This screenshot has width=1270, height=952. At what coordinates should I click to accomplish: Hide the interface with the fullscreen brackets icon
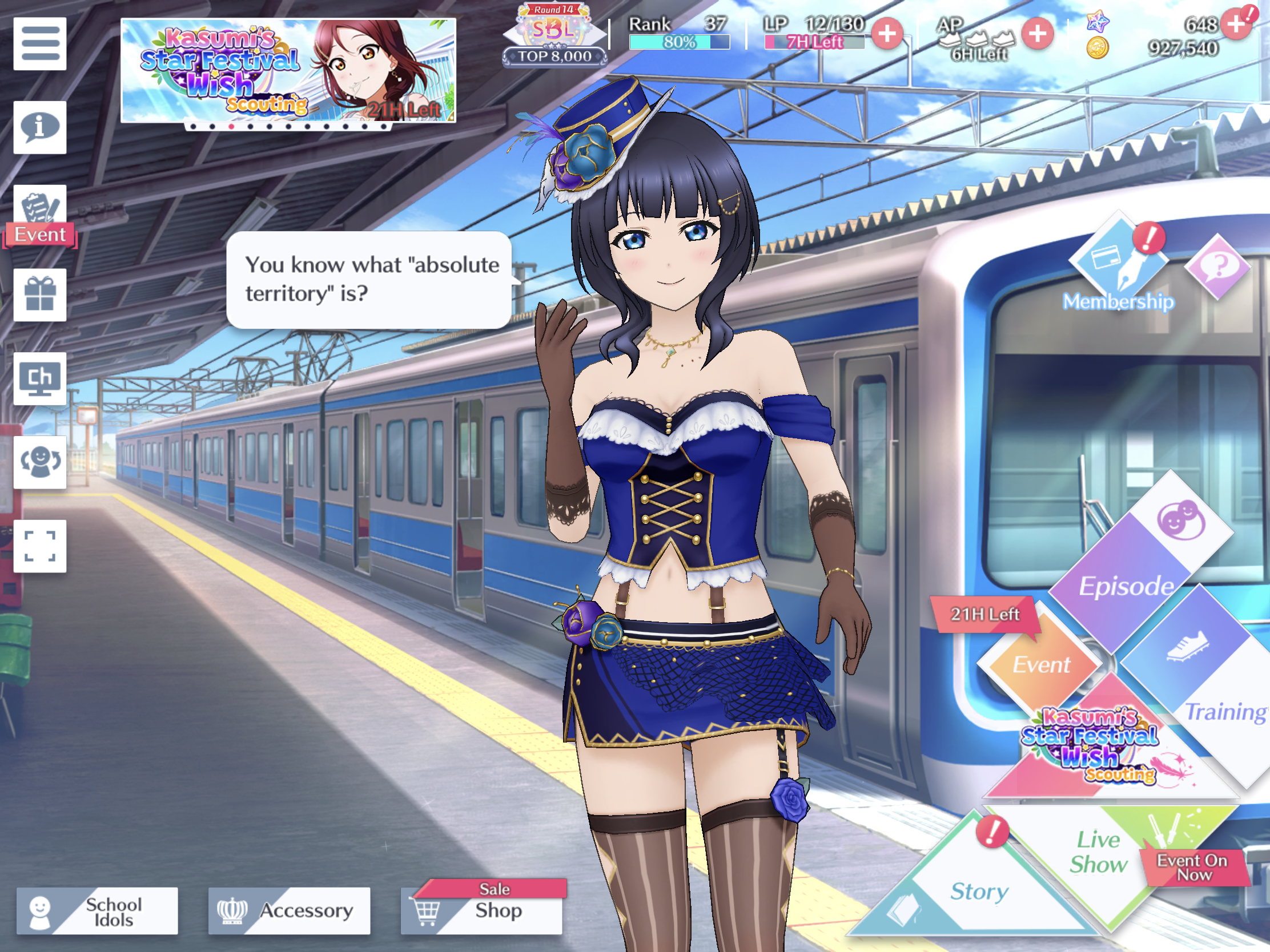(x=39, y=546)
